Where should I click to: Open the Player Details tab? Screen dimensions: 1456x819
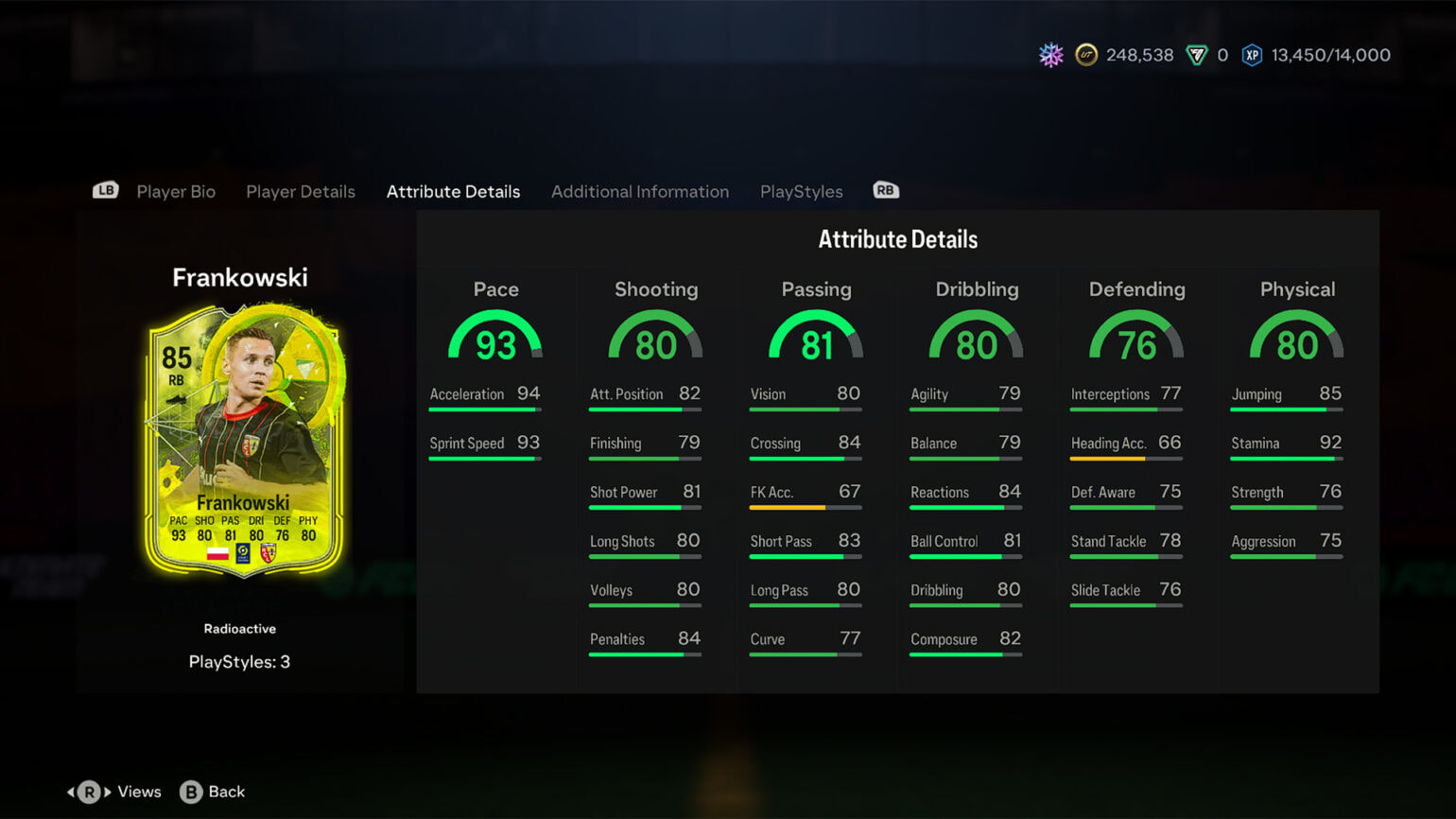pyautogui.click(x=301, y=191)
